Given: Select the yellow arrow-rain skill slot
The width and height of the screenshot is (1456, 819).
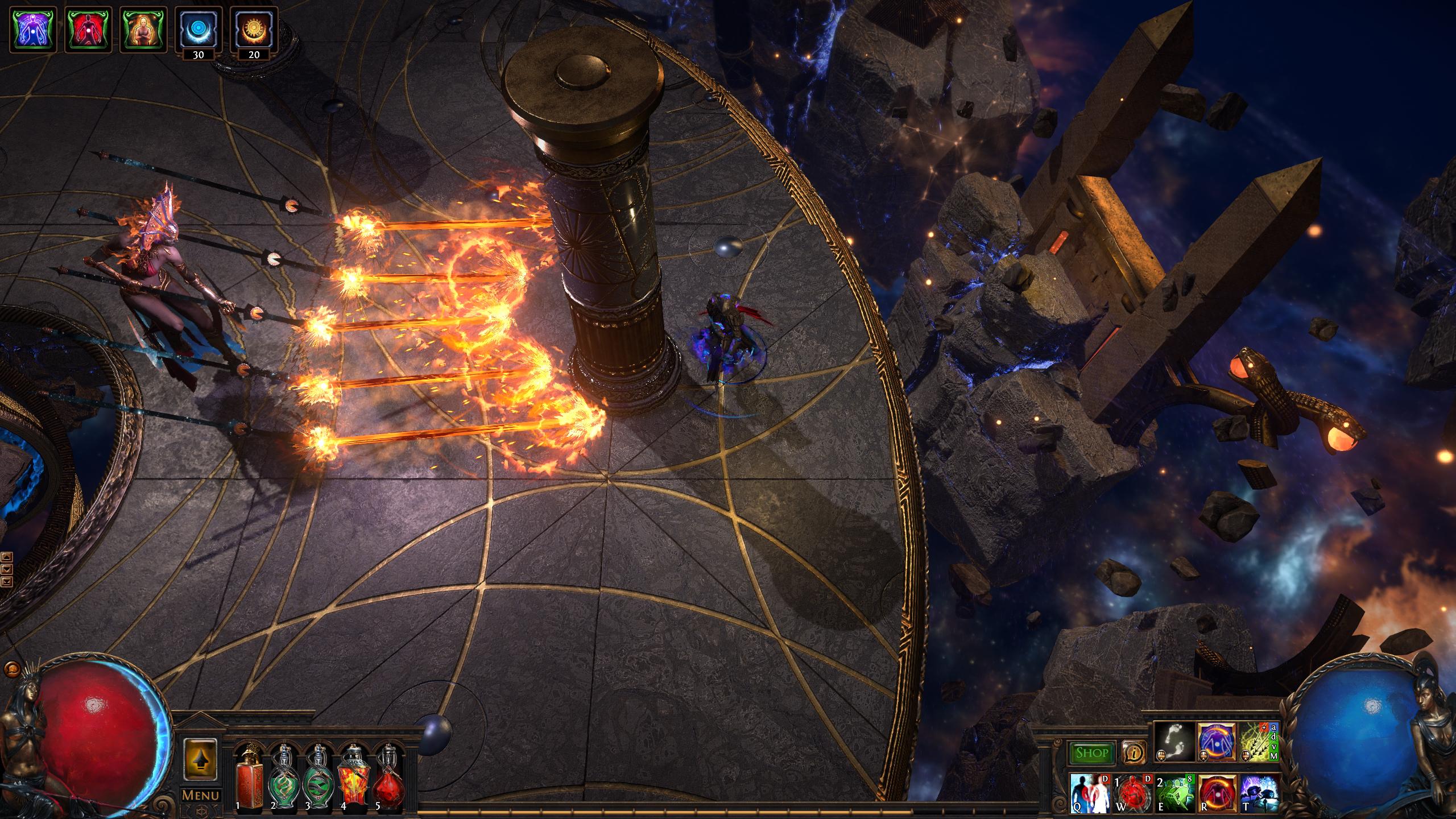Looking at the screenshot, I should [1258, 742].
